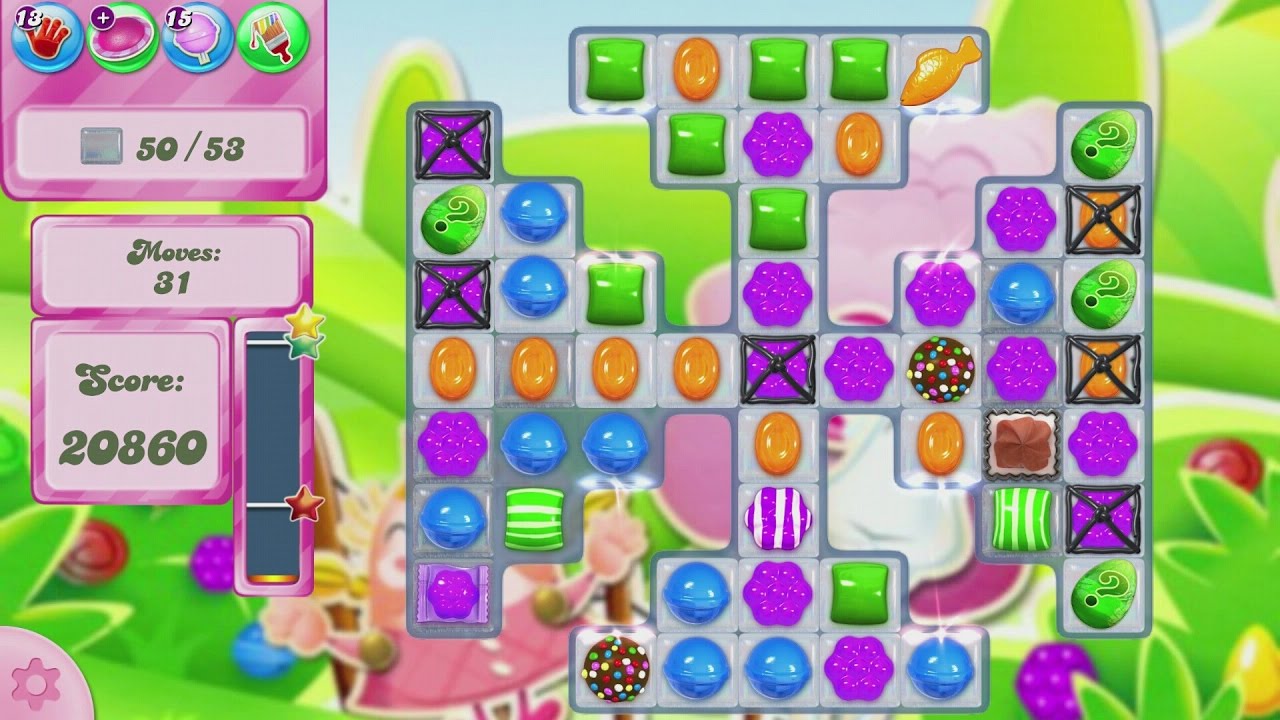Tap the purple striped candy
The height and width of the screenshot is (720, 1280).
(777, 518)
